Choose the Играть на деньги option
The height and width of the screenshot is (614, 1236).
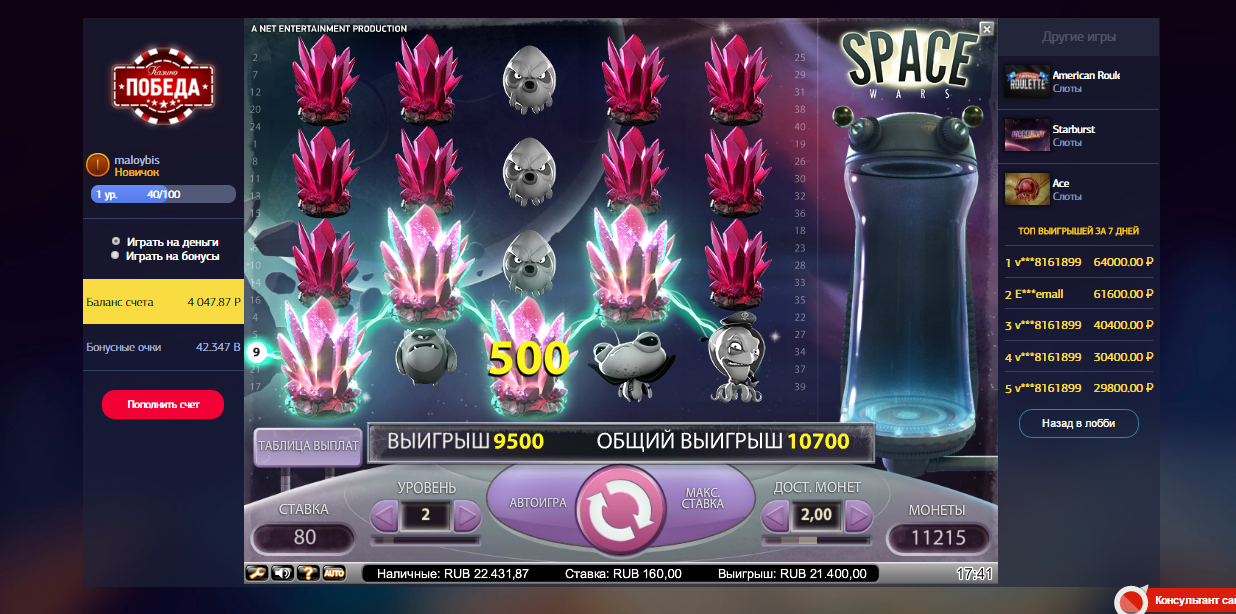116,242
